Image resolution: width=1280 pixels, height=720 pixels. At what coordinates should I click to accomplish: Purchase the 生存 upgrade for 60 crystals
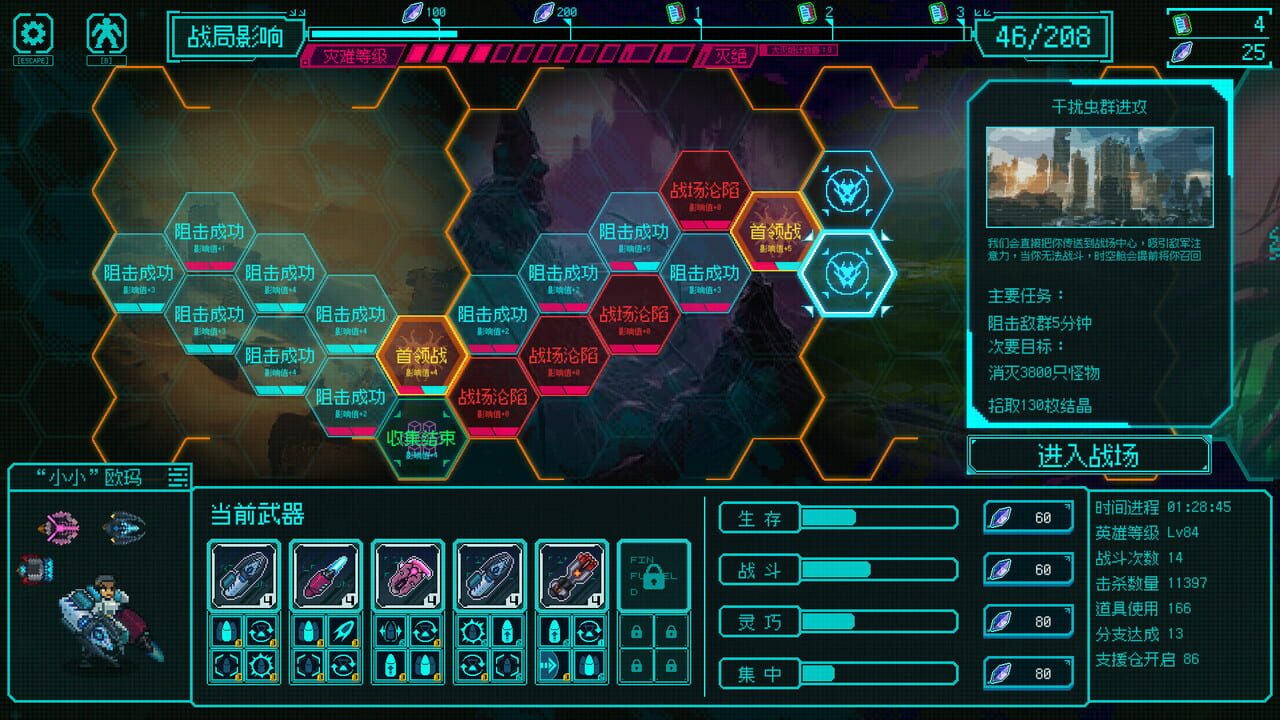(x=1027, y=517)
